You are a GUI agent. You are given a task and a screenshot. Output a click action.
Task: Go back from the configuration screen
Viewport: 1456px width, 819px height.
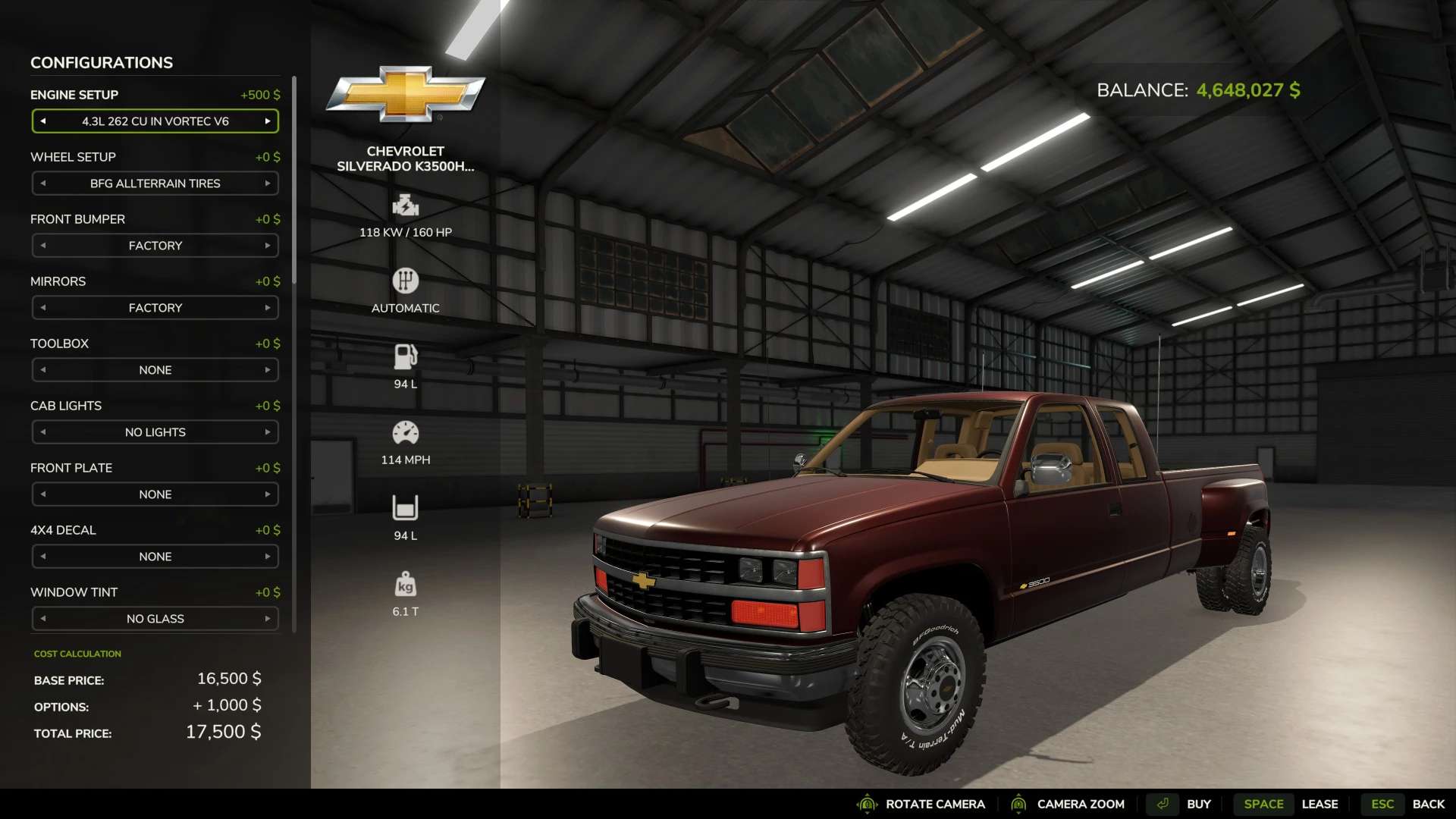pyautogui.click(x=1427, y=804)
